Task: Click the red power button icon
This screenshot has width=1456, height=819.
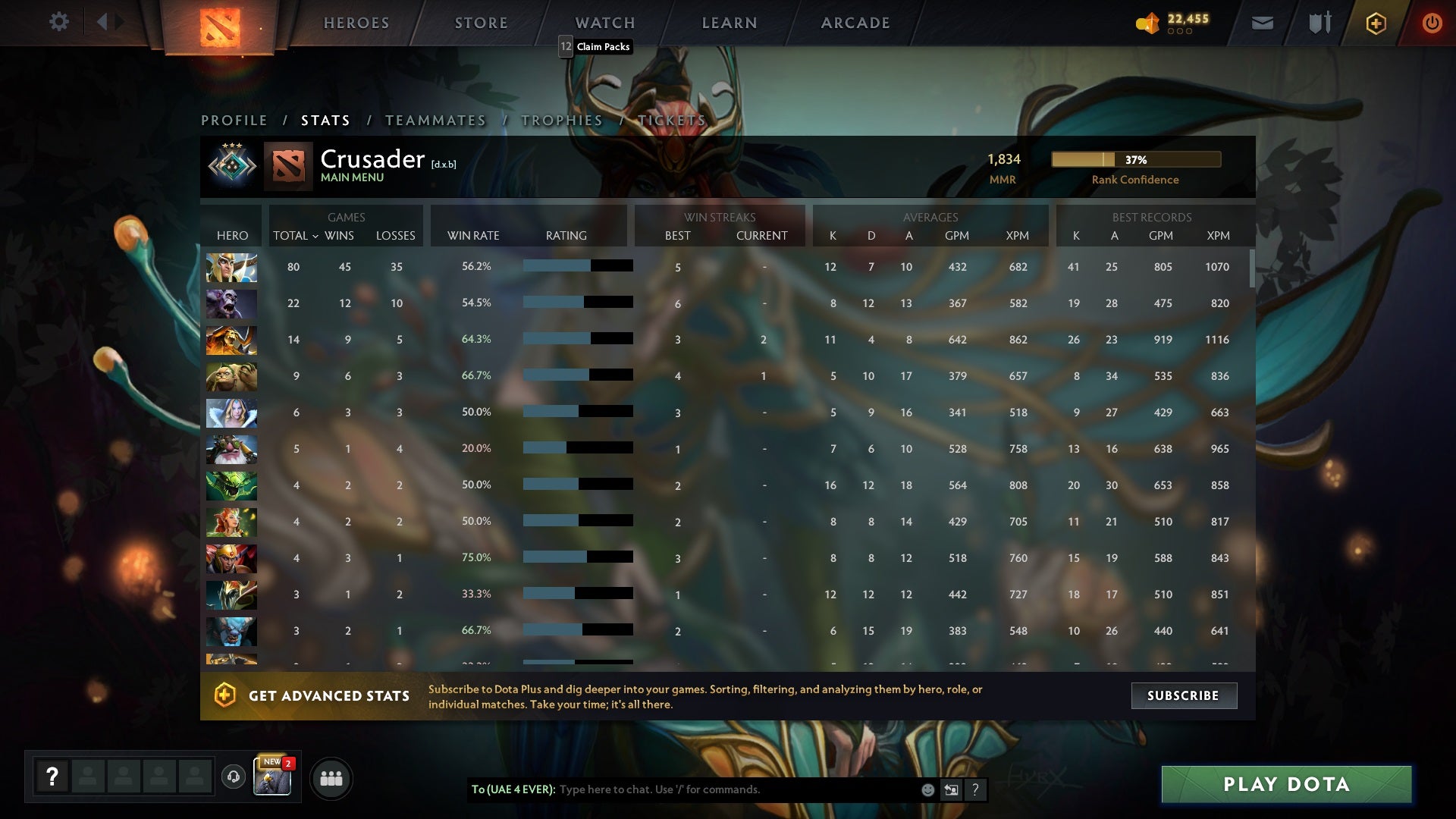Action: 1432,22
